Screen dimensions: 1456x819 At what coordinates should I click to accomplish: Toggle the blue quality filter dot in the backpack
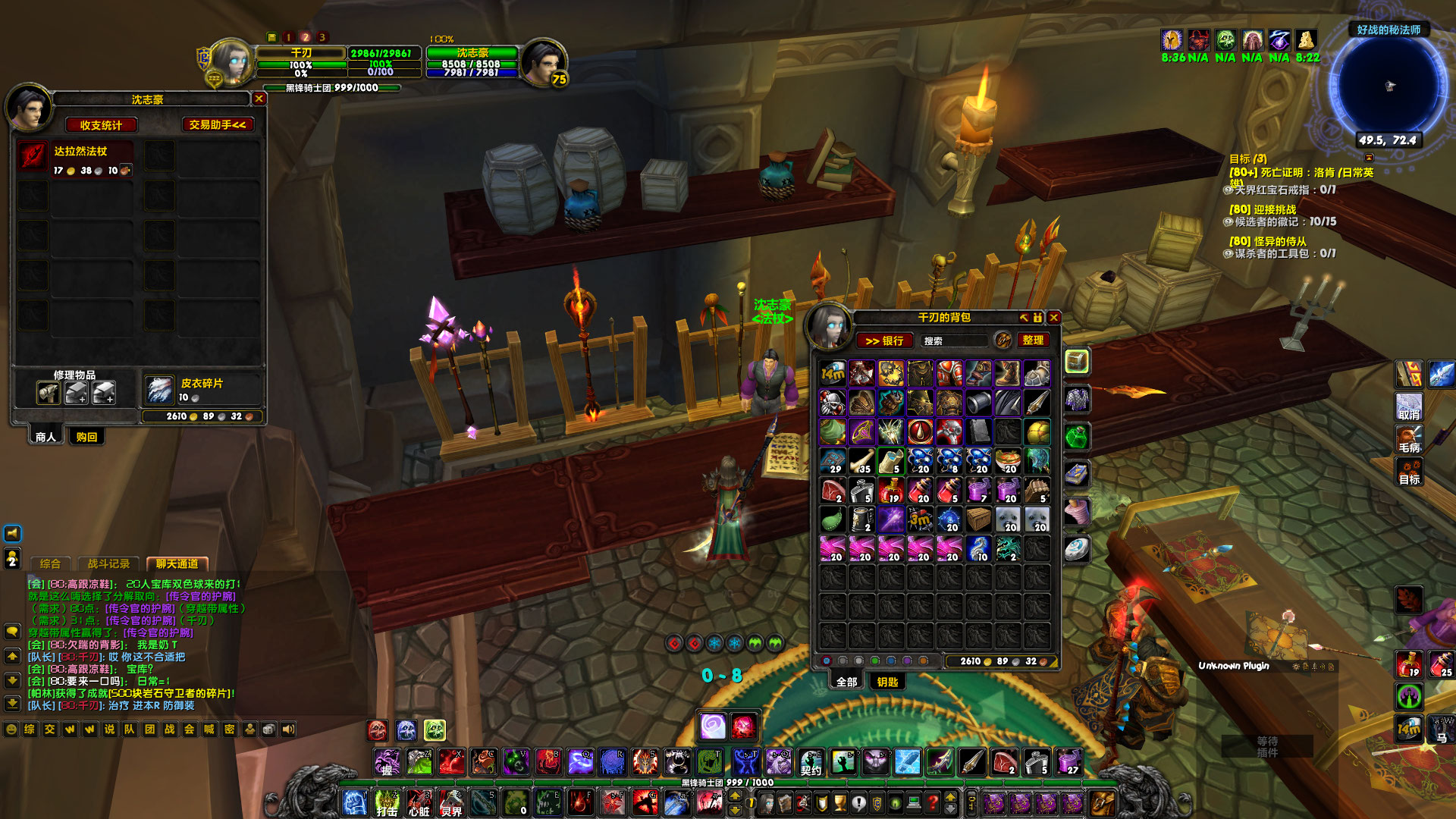click(890, 661)
